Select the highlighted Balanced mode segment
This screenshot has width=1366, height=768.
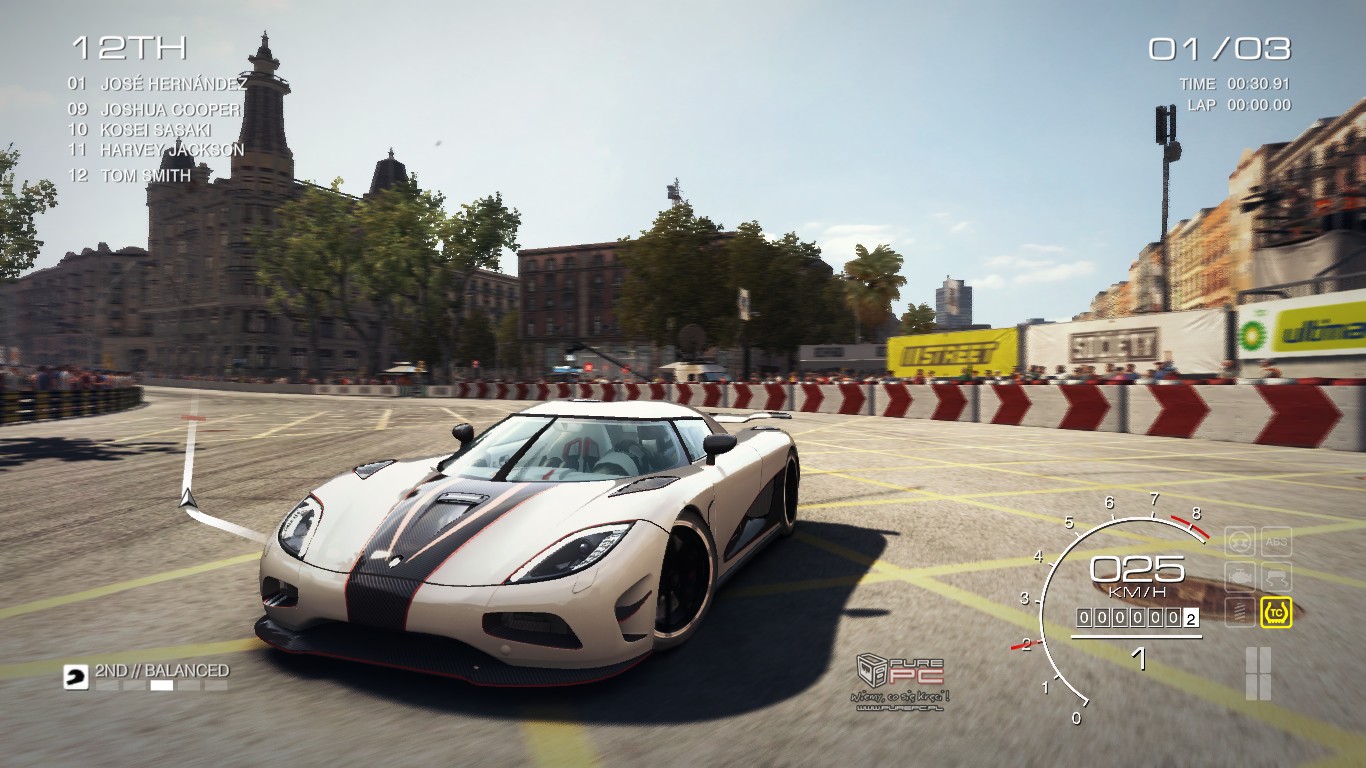click(x=161, y=686)
